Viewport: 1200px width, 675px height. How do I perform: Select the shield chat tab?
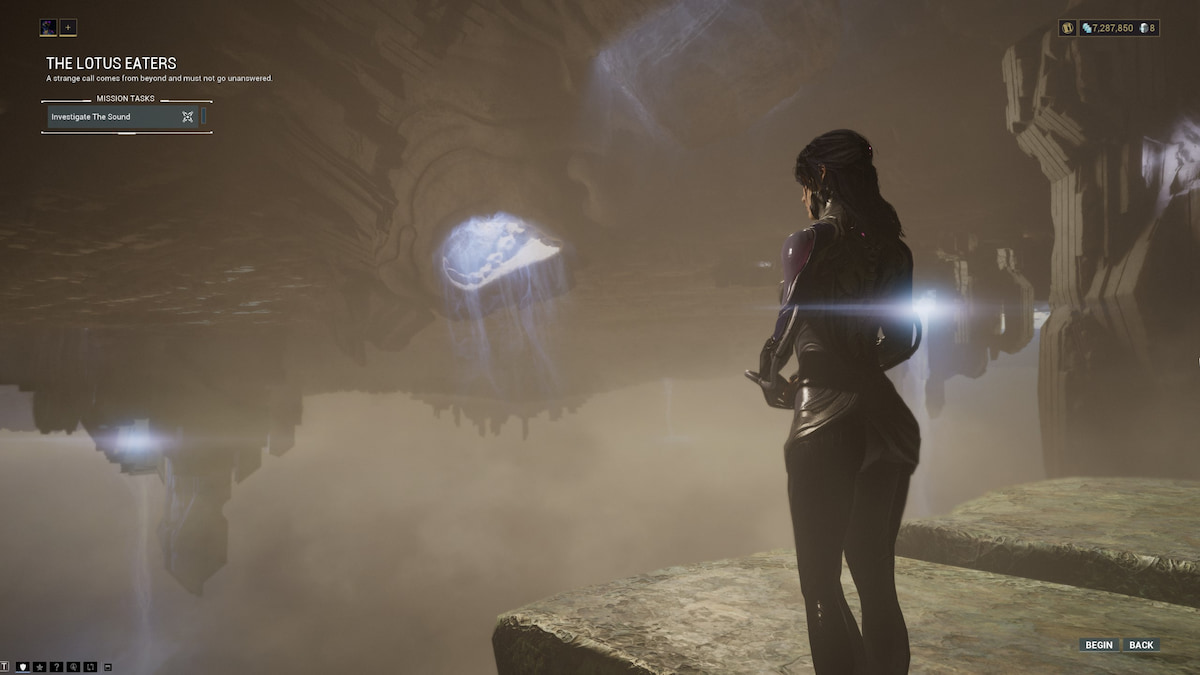(23, 666)
